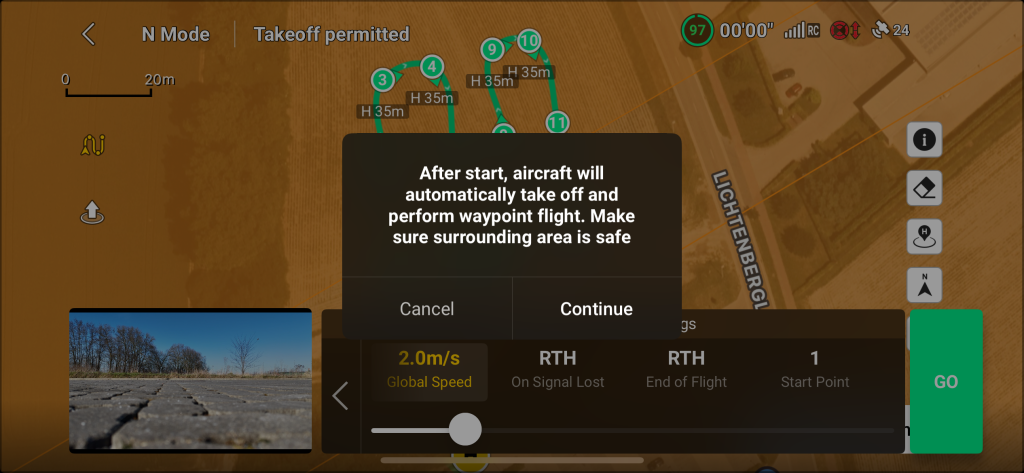
Task: Center map on the home point icon
Action: point(924,237)
